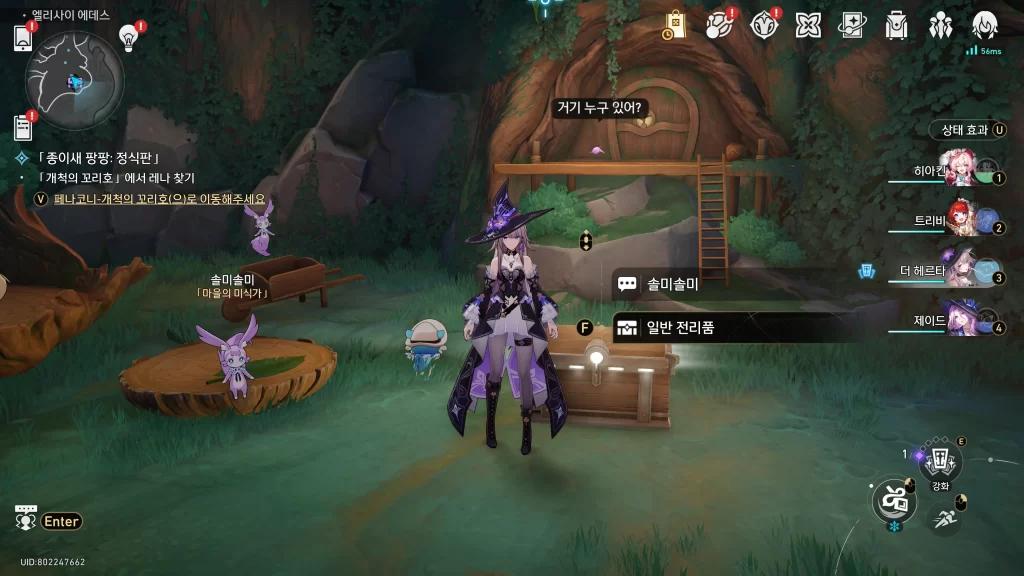Screen dimensions: 1024x576
Task: Open the warp star card icon
Action: [x=852, y=24]
